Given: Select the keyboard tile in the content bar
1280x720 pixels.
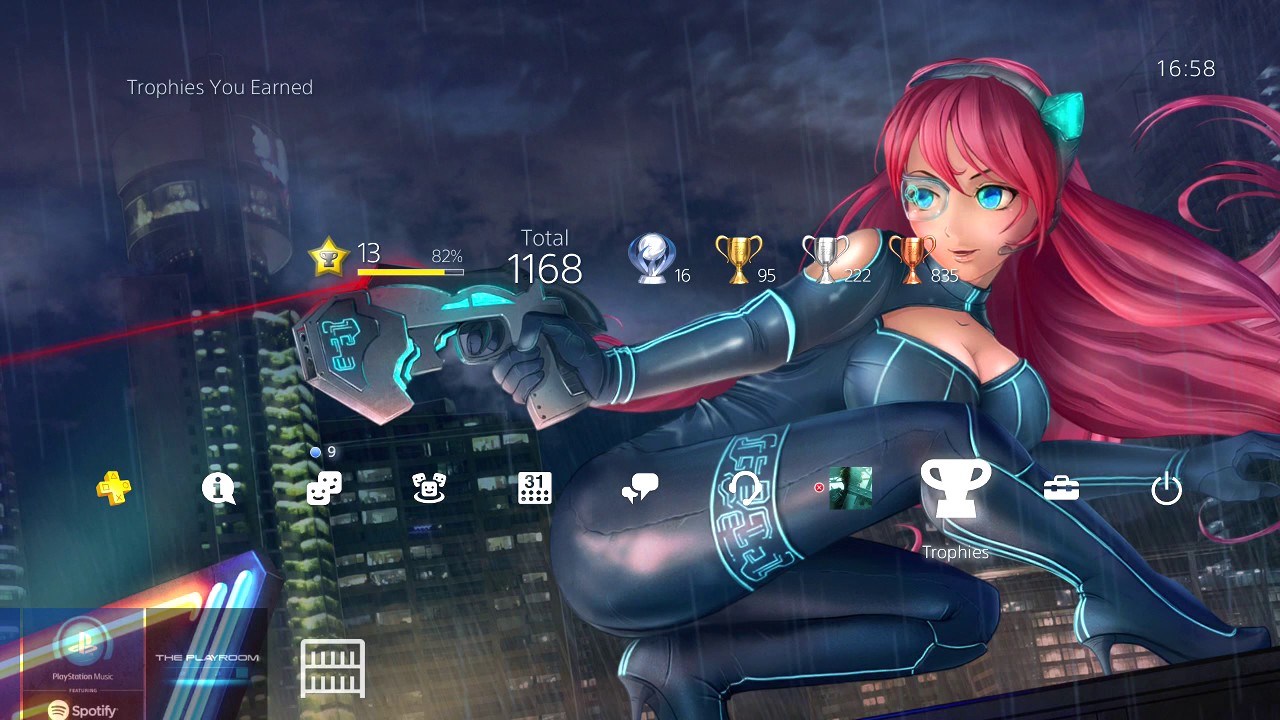Looking at the screenshot, I should tap(331, 668).
